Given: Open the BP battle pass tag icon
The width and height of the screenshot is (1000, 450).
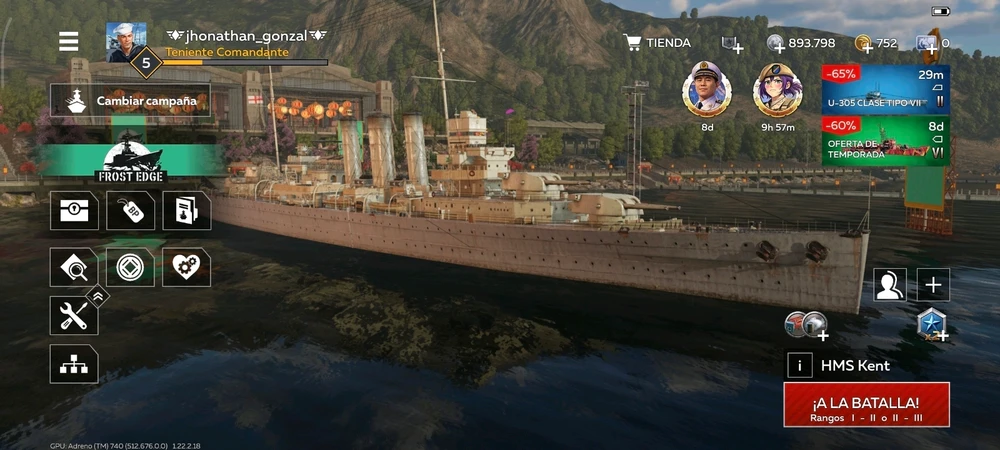Looking at the screenshot, I should 131,211.
